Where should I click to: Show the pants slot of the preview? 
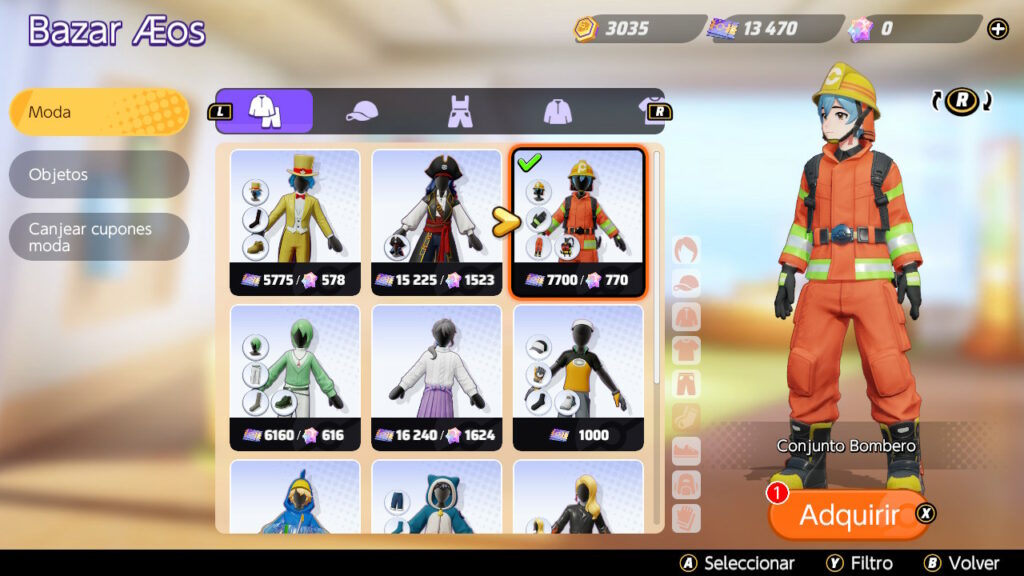pos(687,384)
